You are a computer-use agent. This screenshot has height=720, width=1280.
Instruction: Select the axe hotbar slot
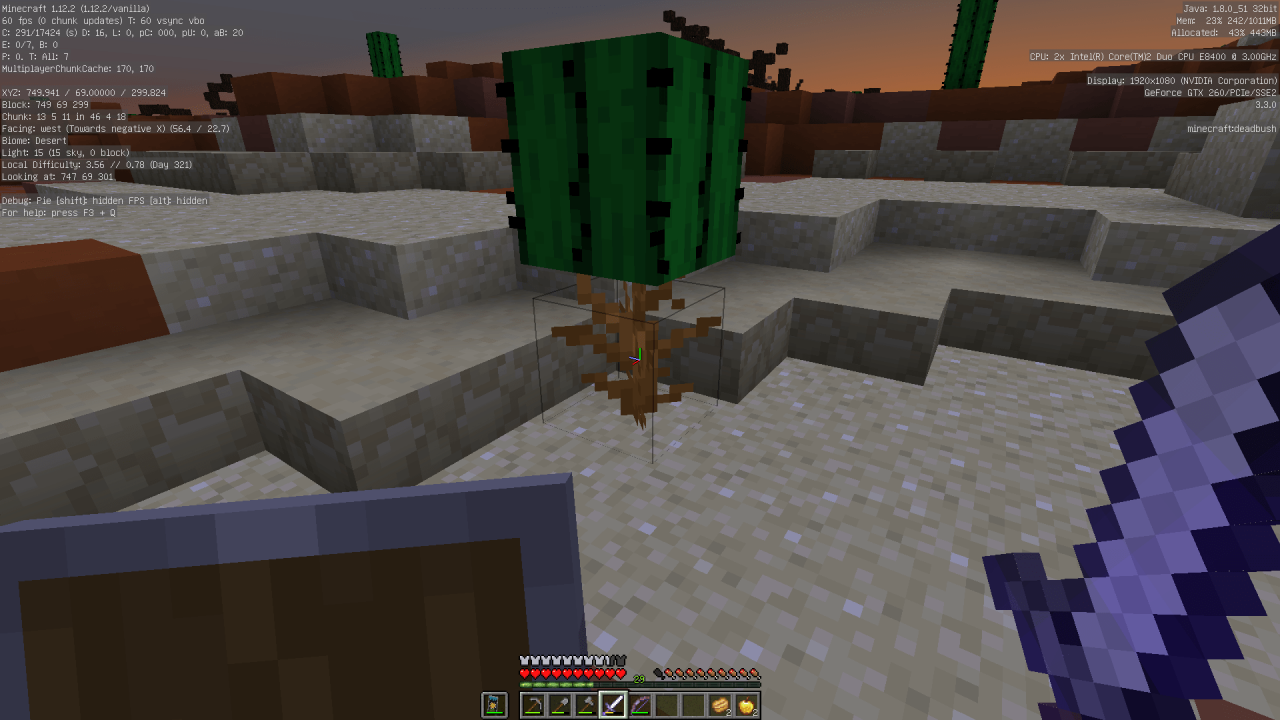tap(586, 706)
